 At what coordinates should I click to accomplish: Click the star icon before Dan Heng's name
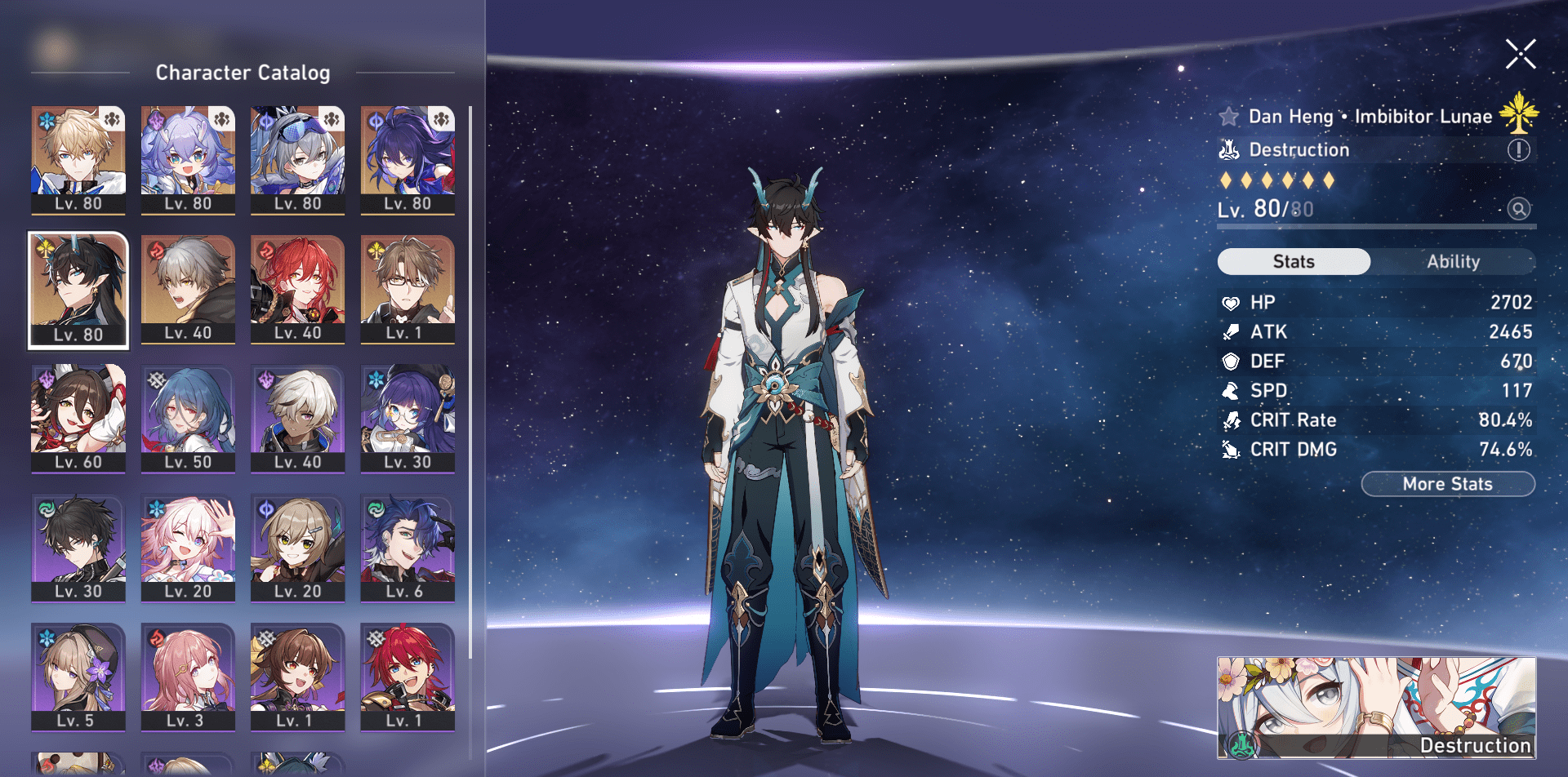coord(1230,116)
